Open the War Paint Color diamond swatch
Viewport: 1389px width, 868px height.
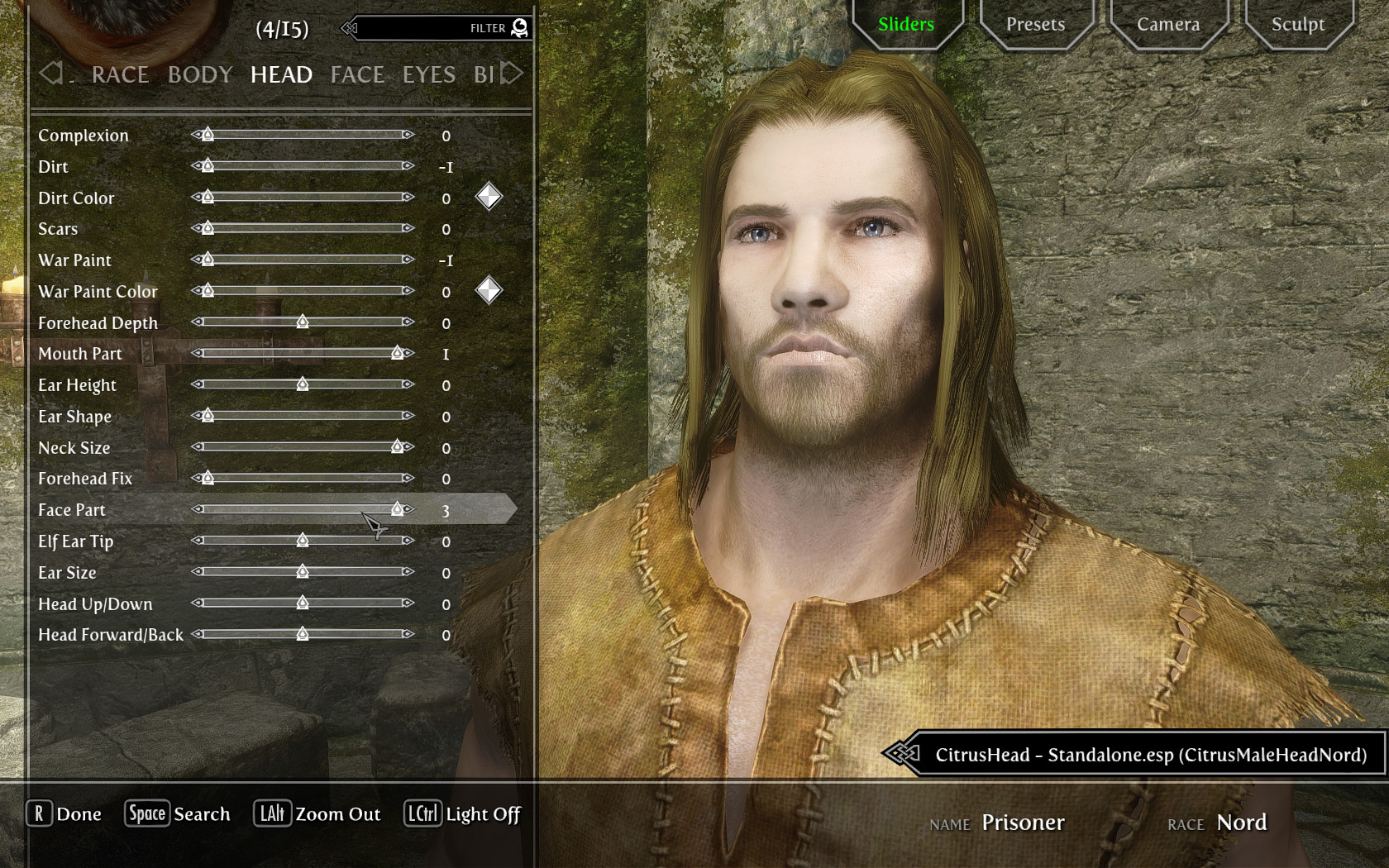click(x=489, y=290)
